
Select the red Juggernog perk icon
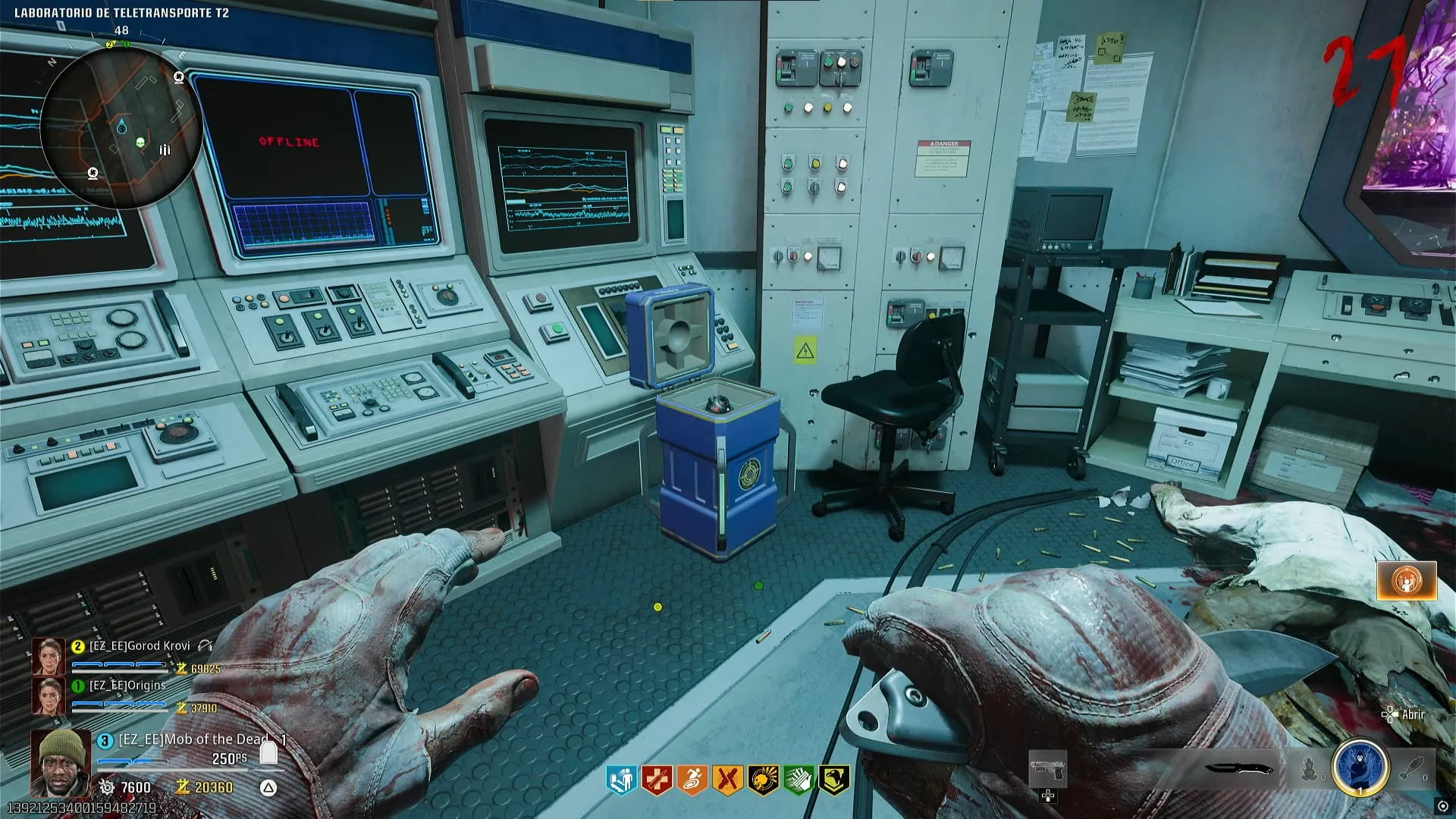[657, 780]
